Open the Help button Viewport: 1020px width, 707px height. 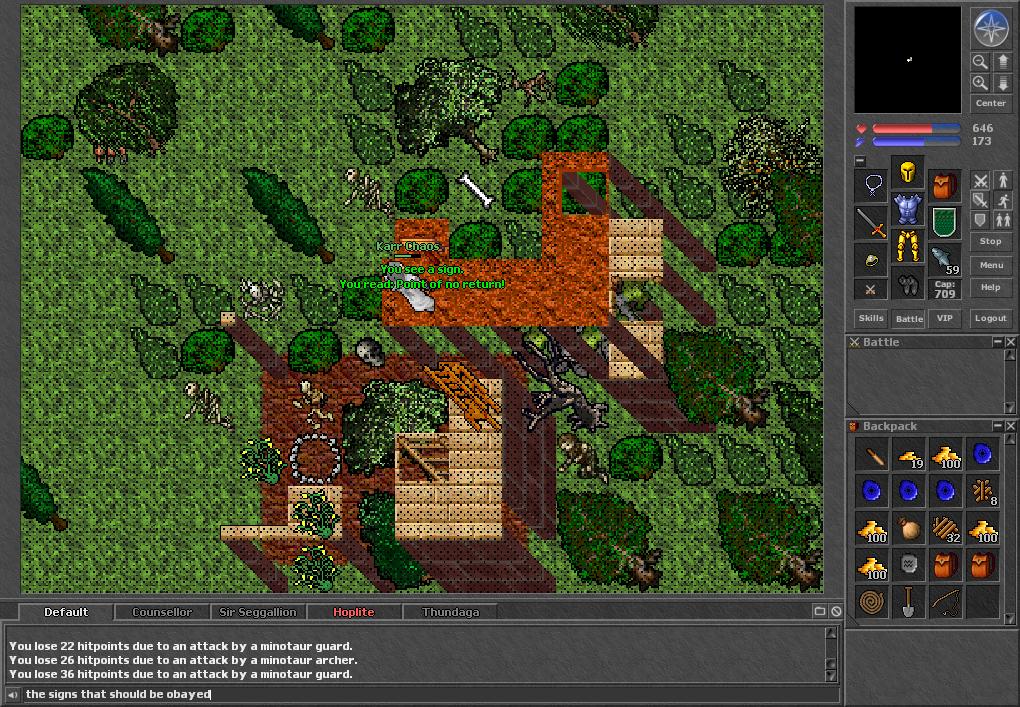pos(990,287)
